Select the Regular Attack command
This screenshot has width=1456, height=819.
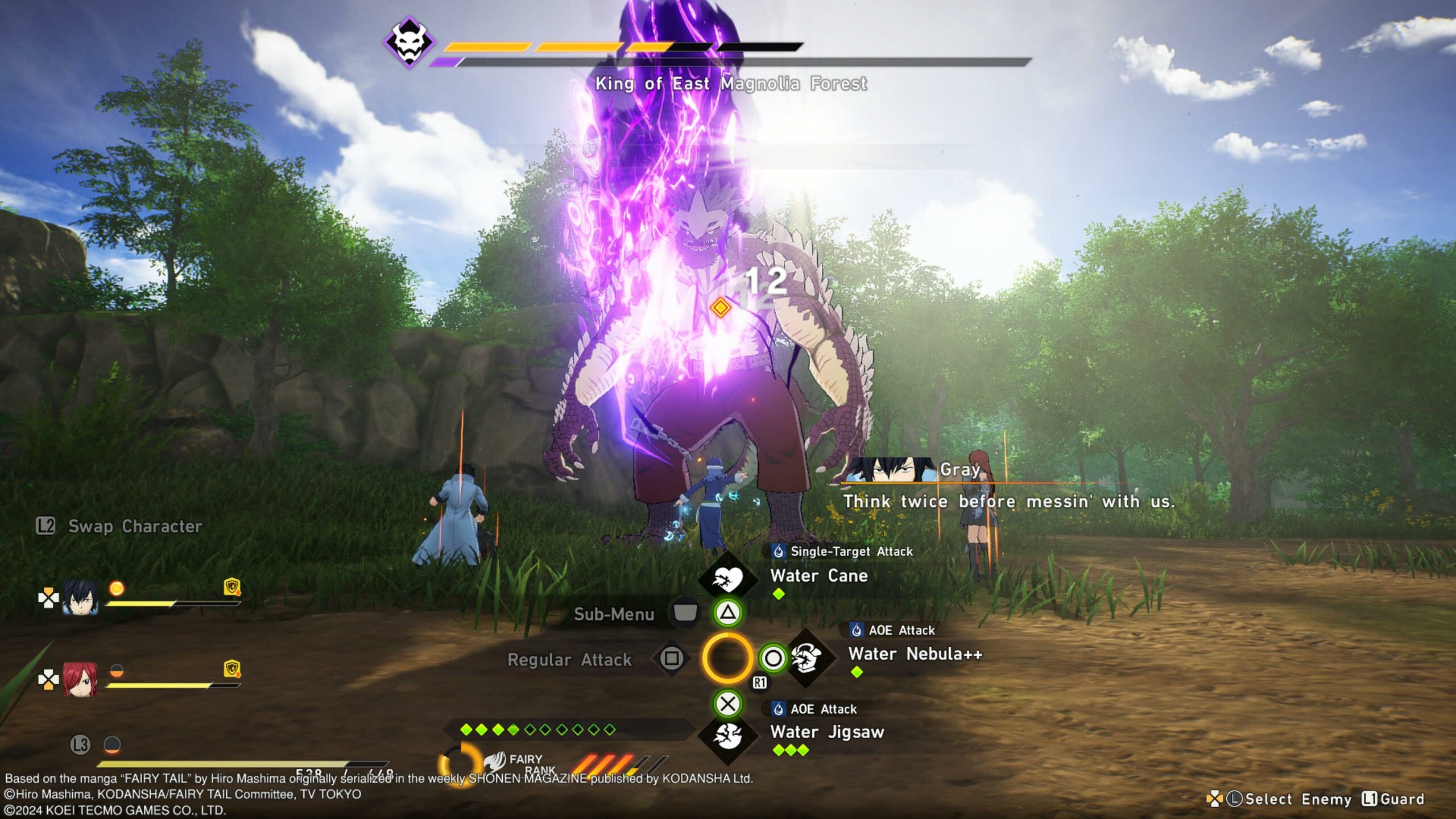pyautogui.click(x=569, y=660)
